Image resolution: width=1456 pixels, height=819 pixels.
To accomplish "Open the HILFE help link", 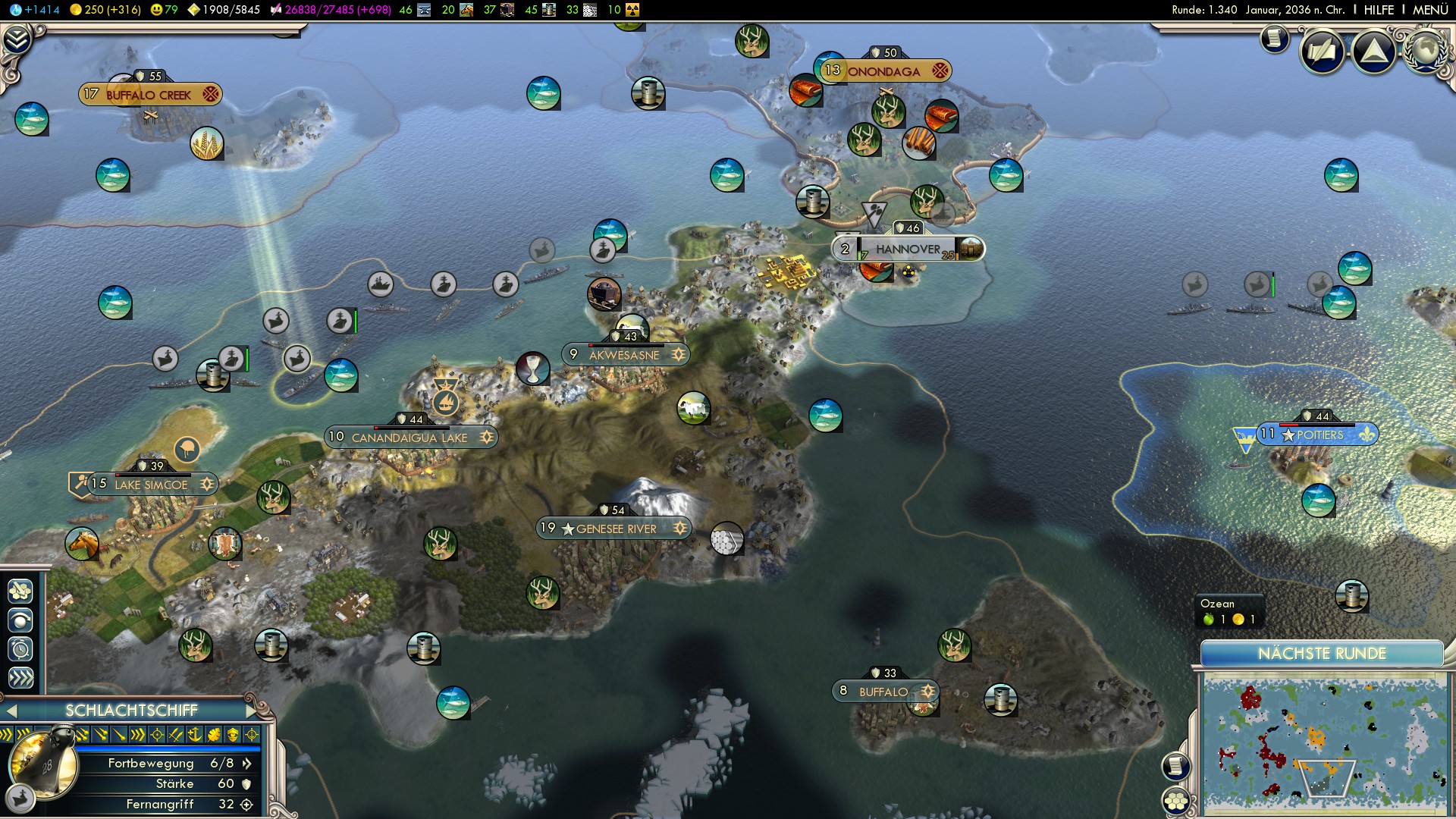I will click(1379, 10).
